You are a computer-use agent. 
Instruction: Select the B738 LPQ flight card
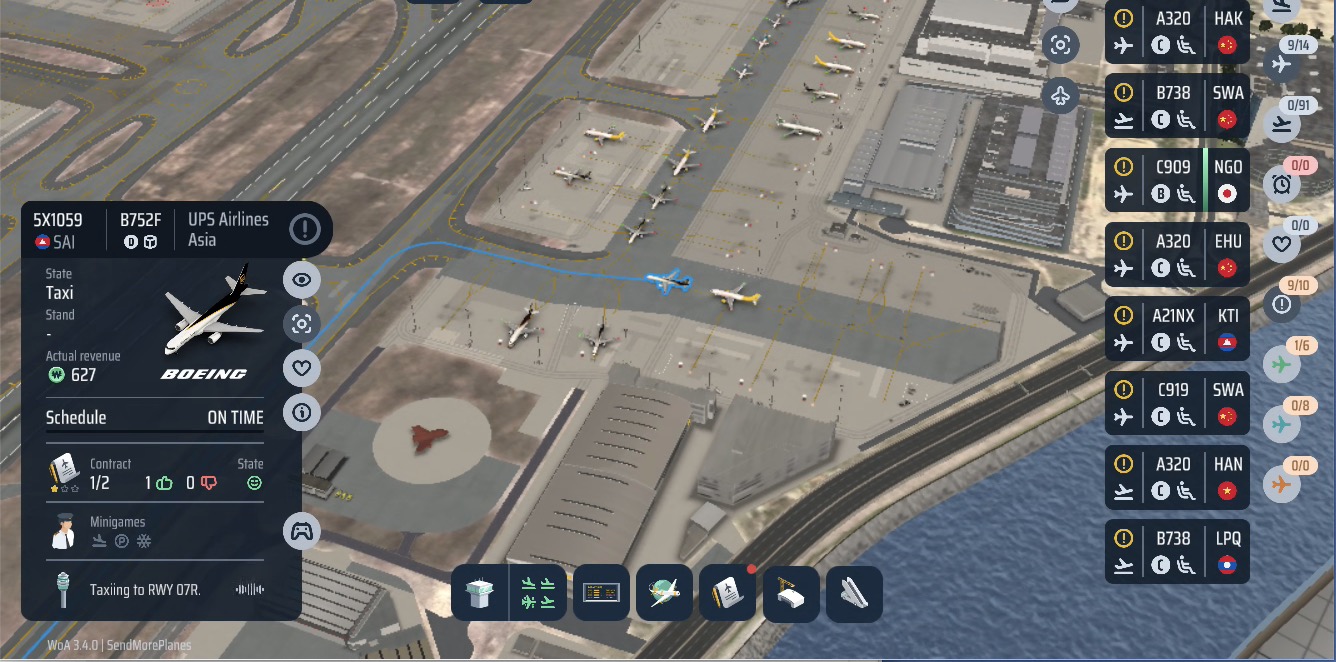pos(1177,551)
